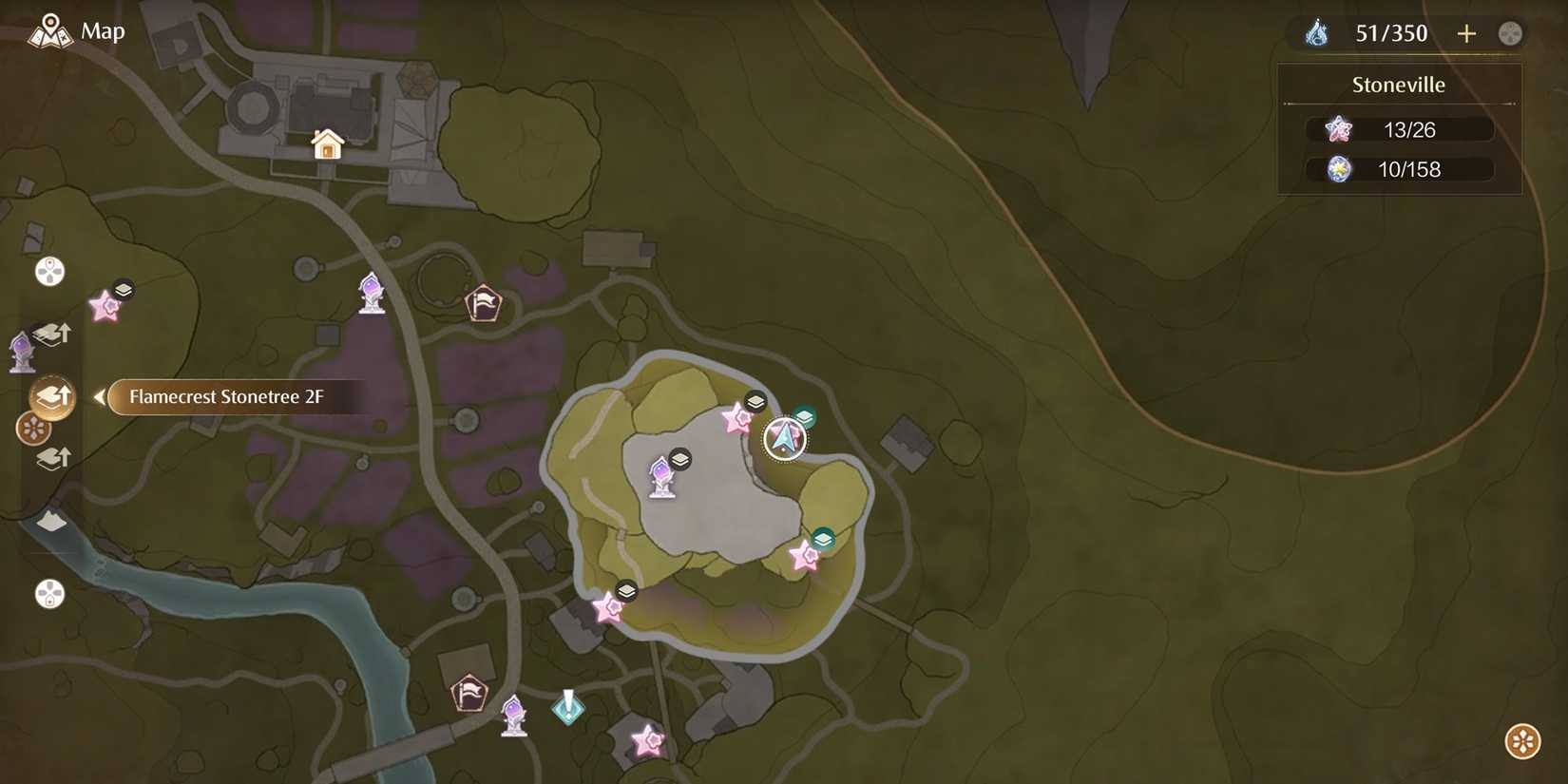Select the teal layered area marker below center
The image size is (1568, 784).
point(821,538)
